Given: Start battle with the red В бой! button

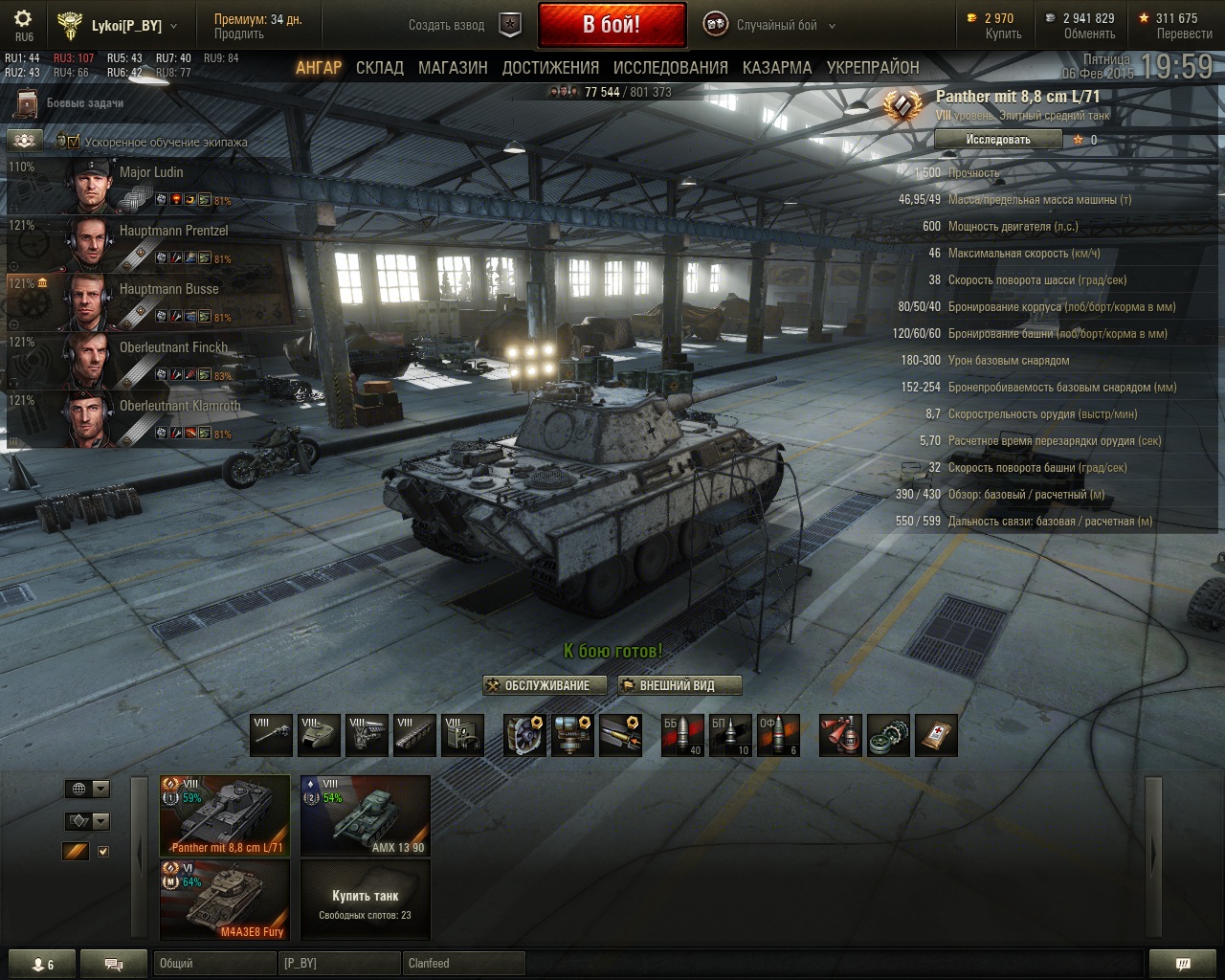Looking at the screenshot, I should [x=612, y=25].
